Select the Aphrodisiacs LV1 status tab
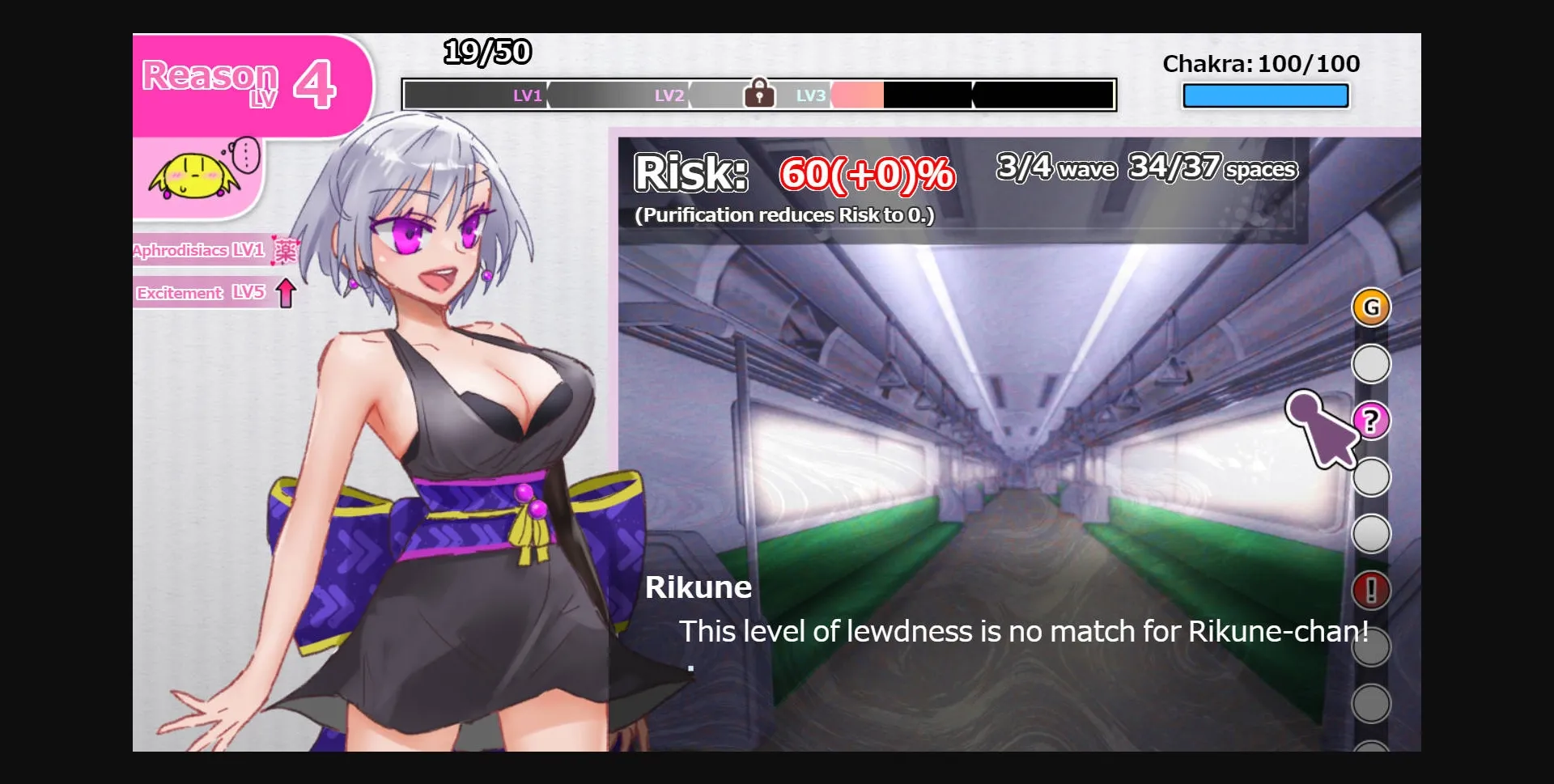Screen dimensions: 1554x784 [x=198, y=251]
